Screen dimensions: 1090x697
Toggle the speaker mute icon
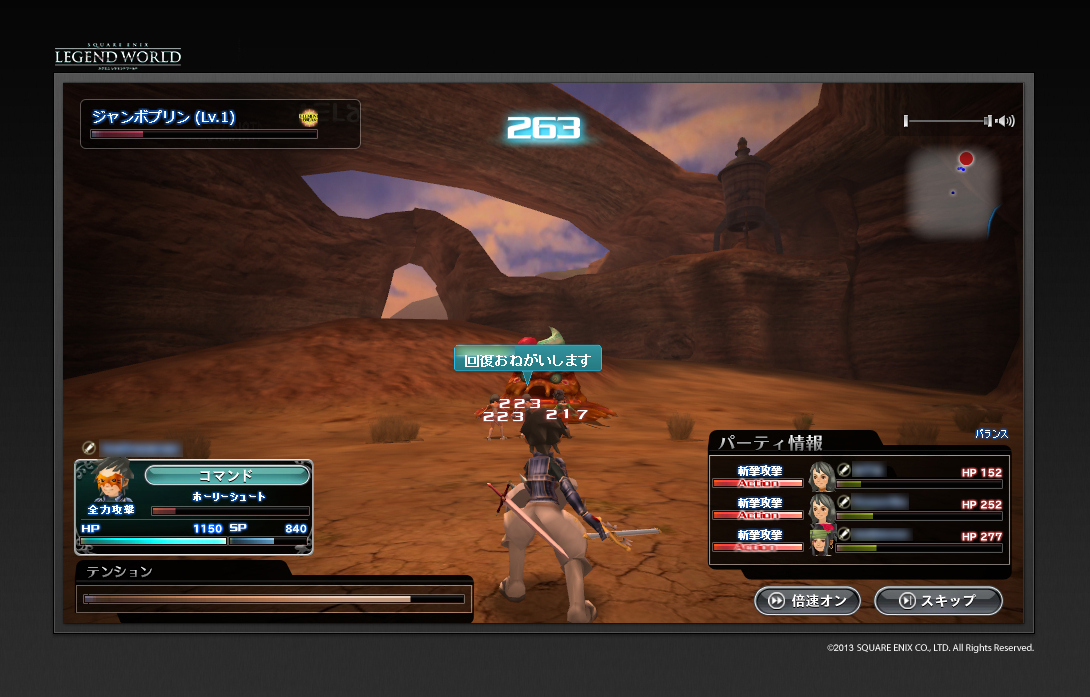click(1005, 121)
